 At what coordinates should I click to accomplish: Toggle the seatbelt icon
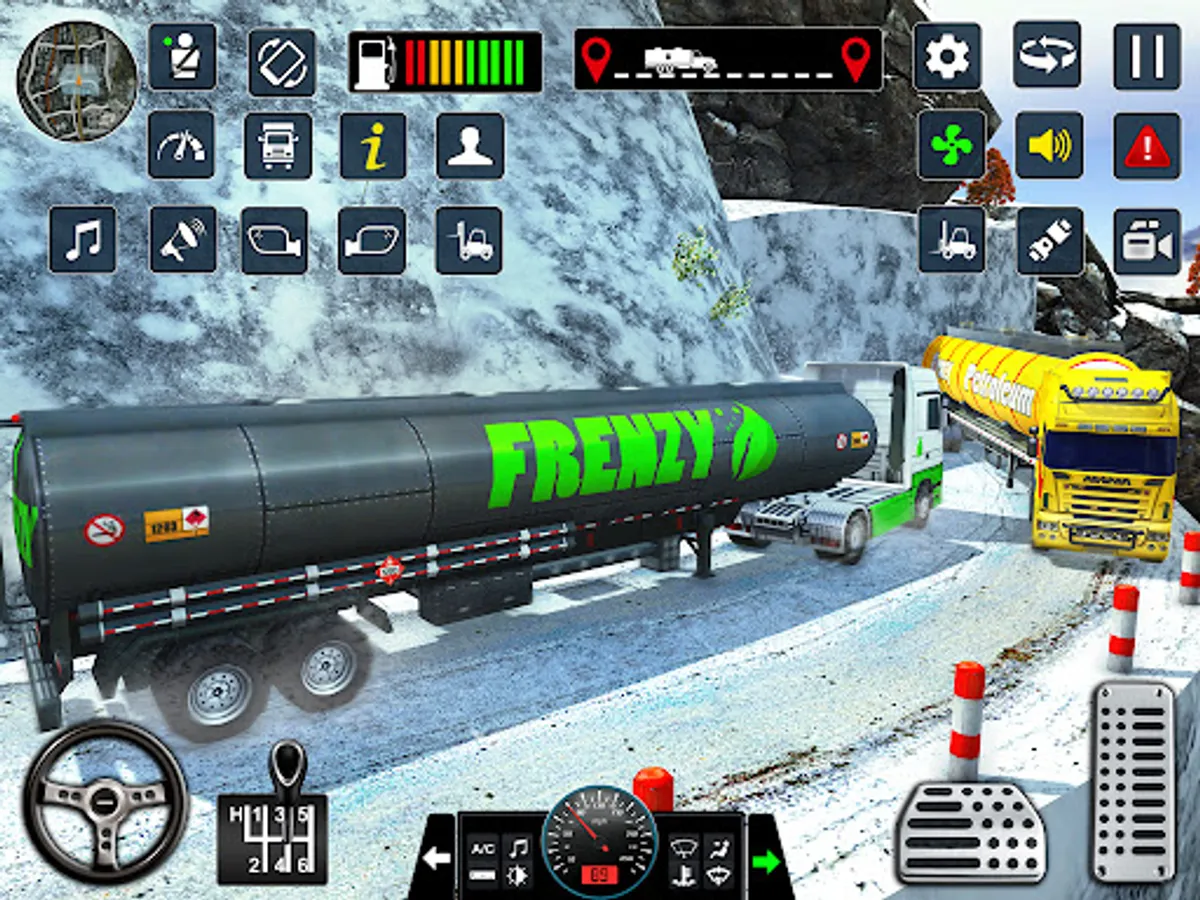click(182, 57)
